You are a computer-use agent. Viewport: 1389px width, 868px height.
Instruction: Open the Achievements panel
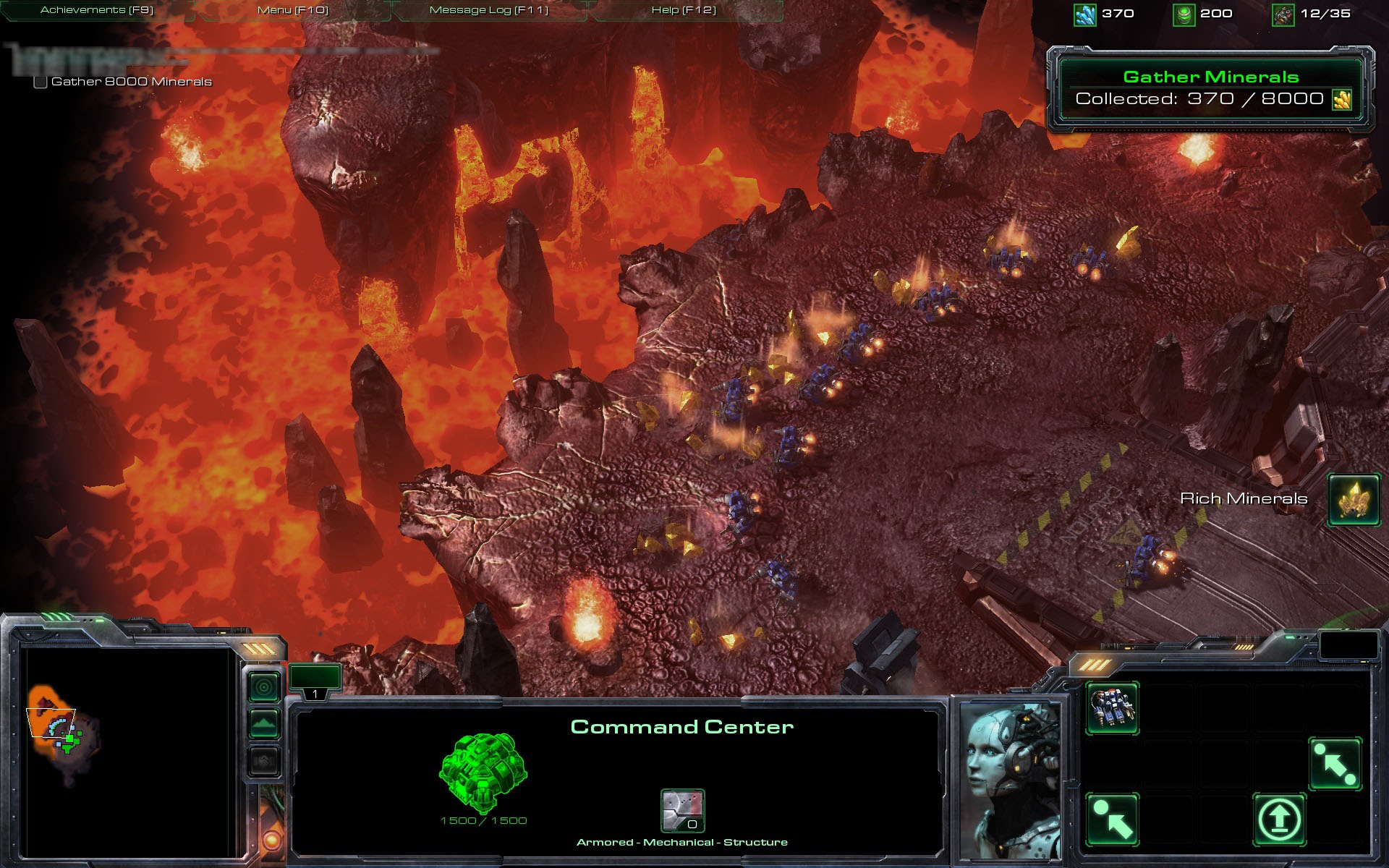point(97,10)
